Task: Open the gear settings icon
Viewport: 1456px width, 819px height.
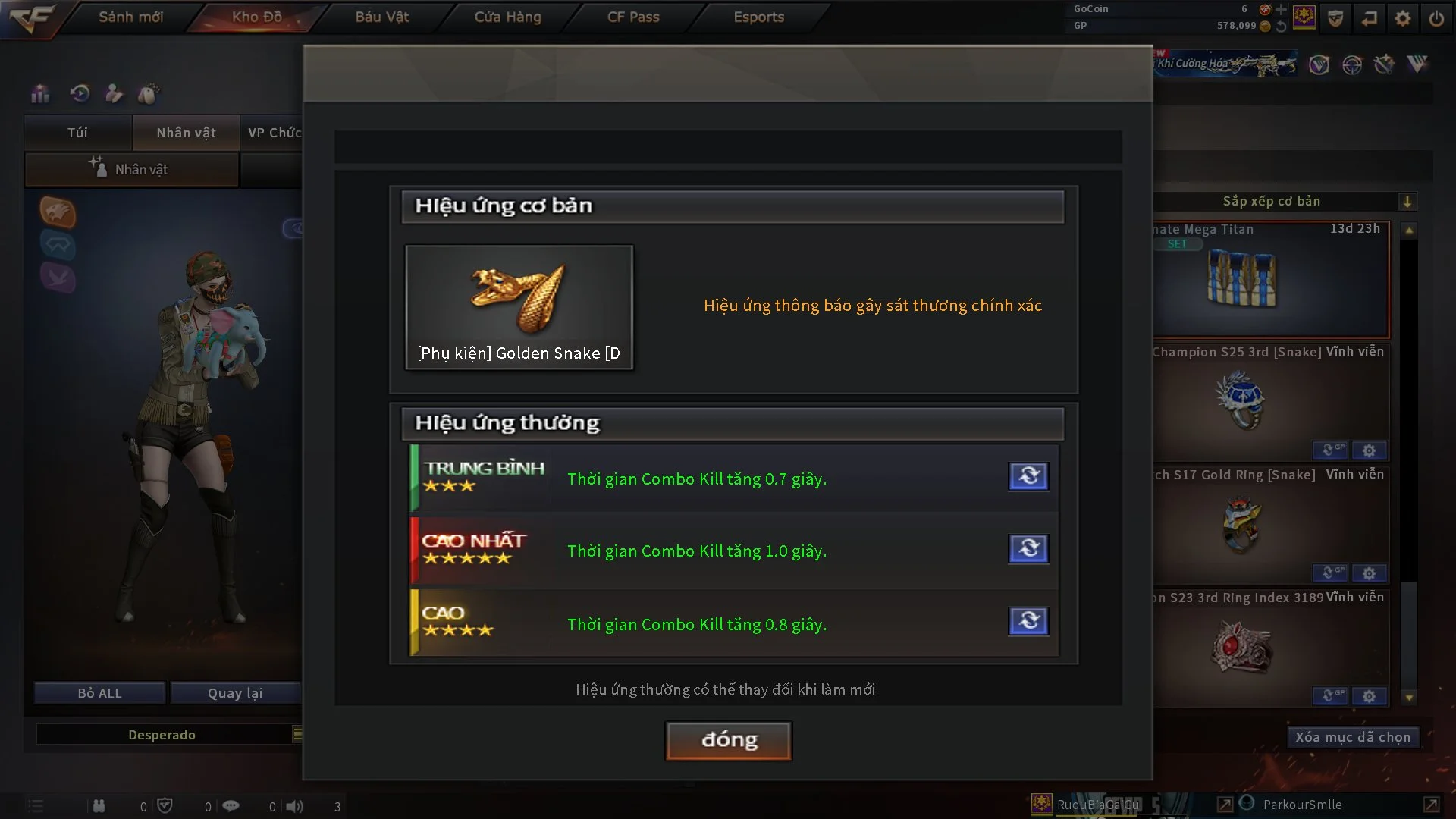Action: [1402, 18]
